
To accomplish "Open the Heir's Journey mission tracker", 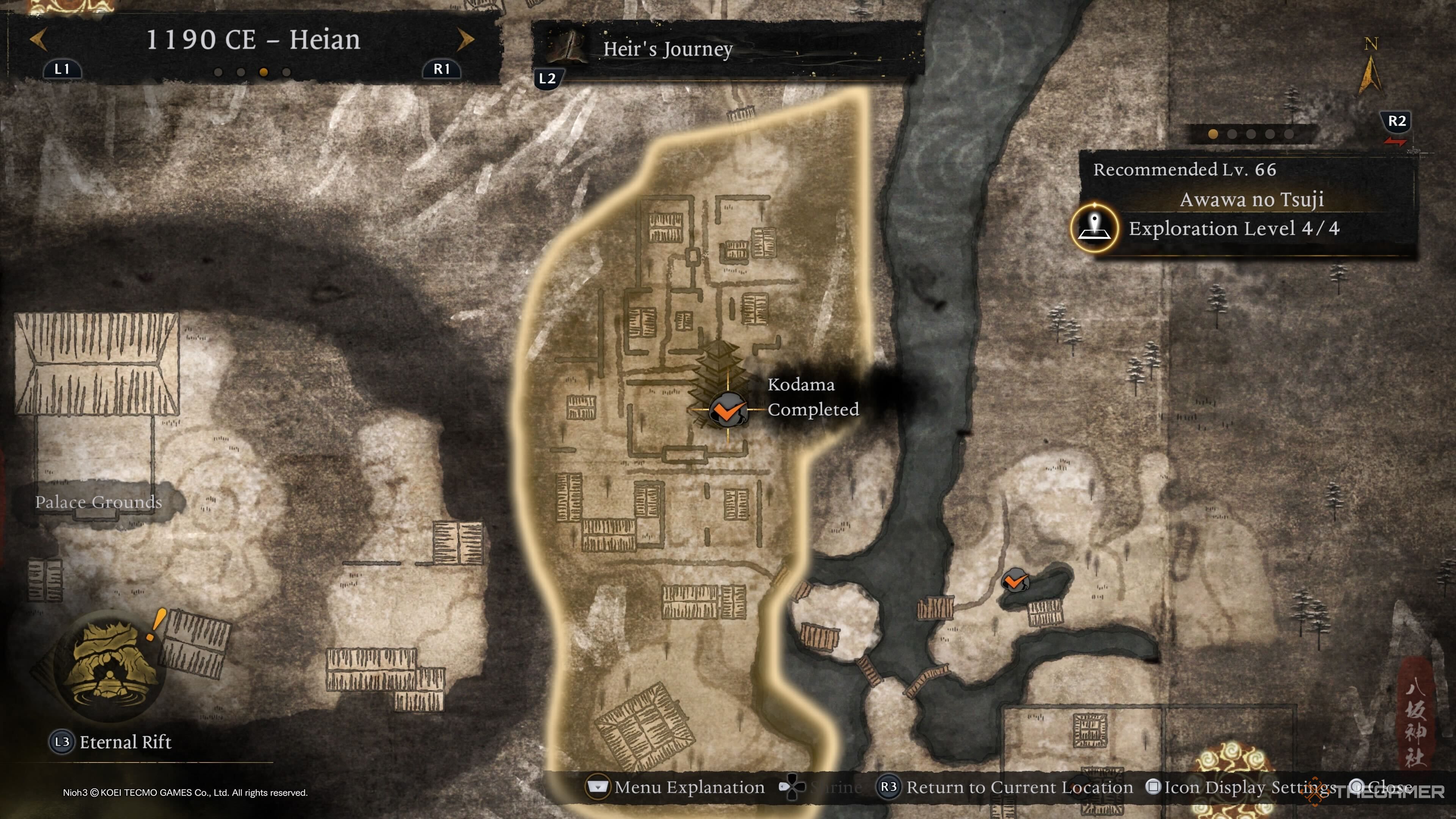I will point(667,49).
